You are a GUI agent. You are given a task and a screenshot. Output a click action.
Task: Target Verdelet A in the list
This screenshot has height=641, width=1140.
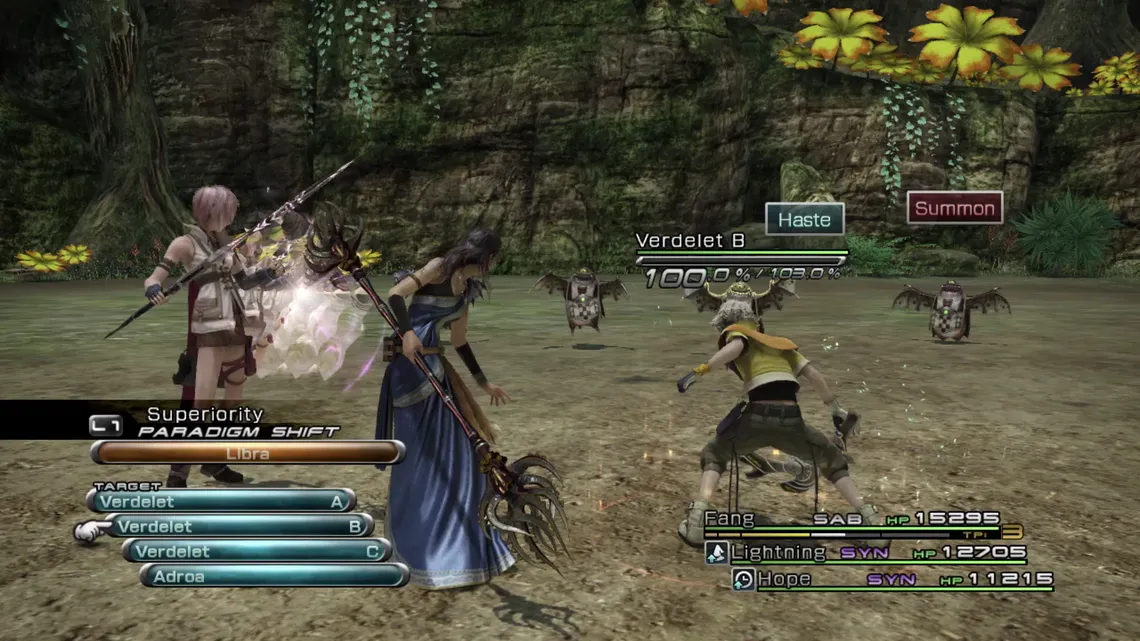pyautogui.click(x=220, y=501)
